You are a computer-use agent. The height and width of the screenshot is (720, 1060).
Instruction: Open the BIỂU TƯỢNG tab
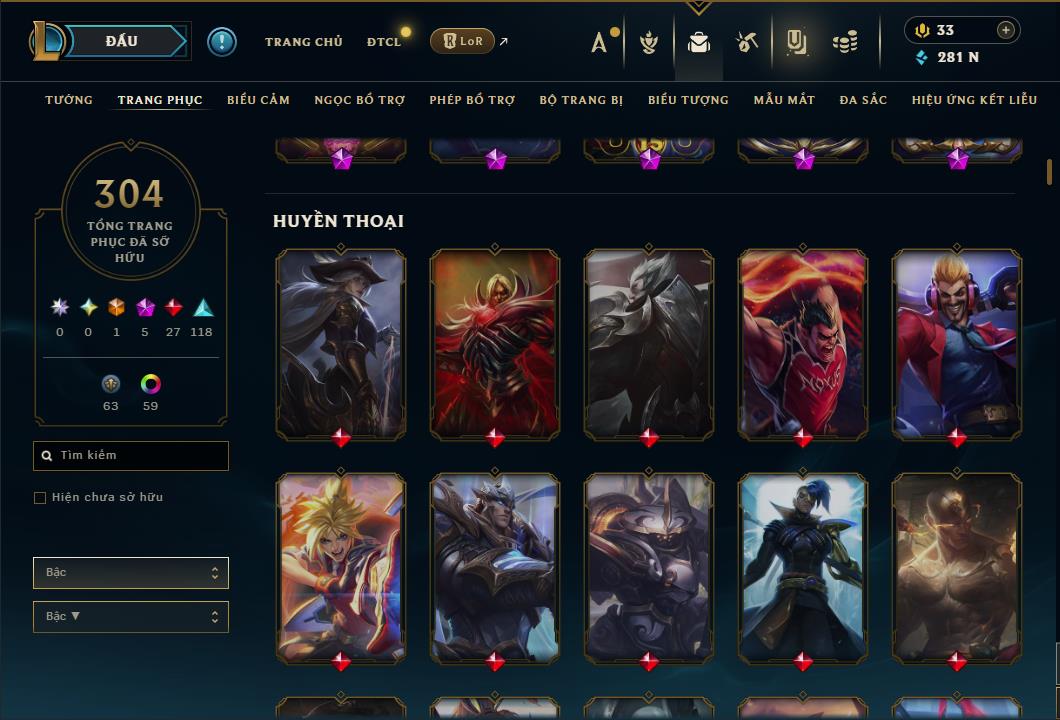(x=688, y=100)
